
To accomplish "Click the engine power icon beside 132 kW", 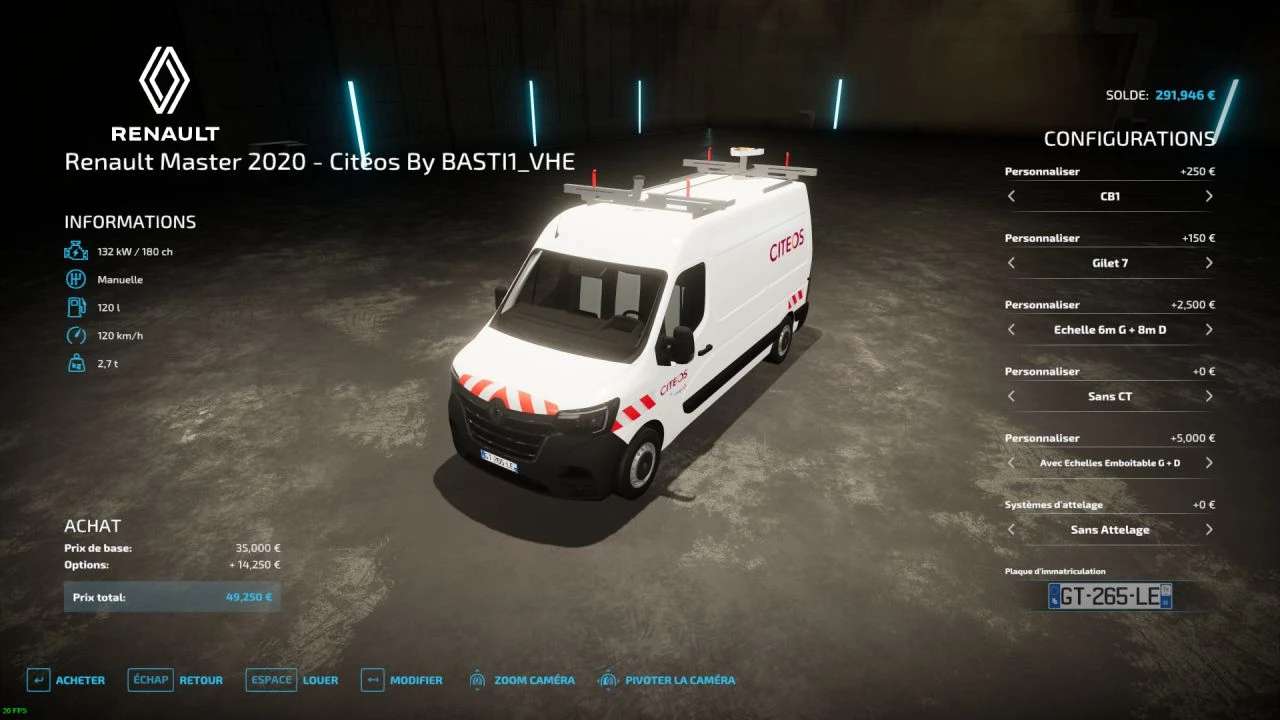I will coord(76,251).
